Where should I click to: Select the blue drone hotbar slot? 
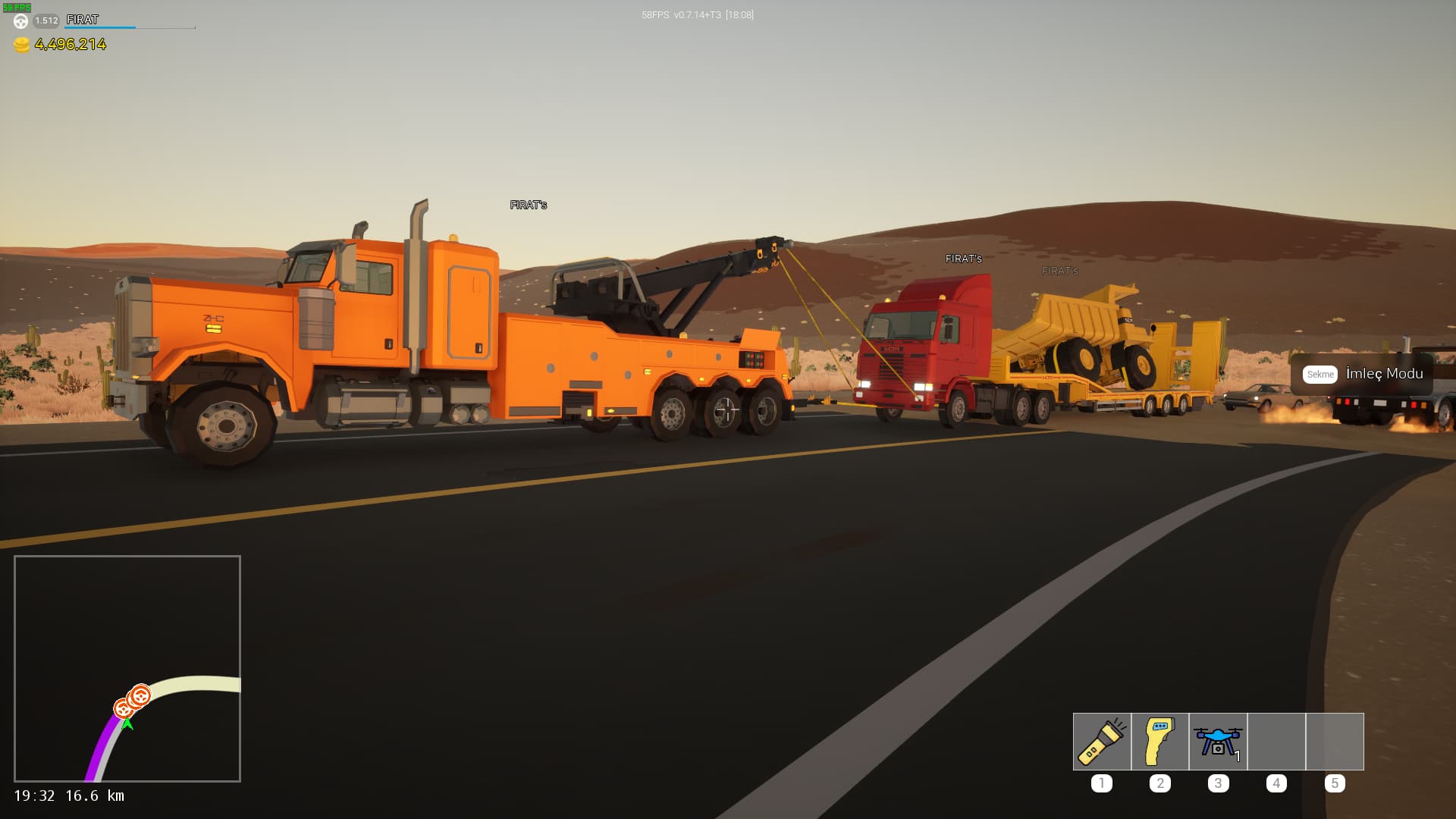[x=1218, y=742]
